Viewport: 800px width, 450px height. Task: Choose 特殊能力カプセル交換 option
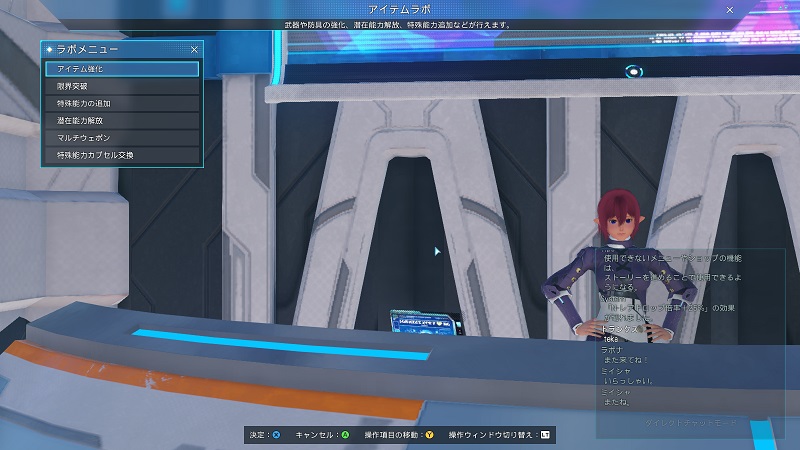pyautogui.click(x=122, y=155)
